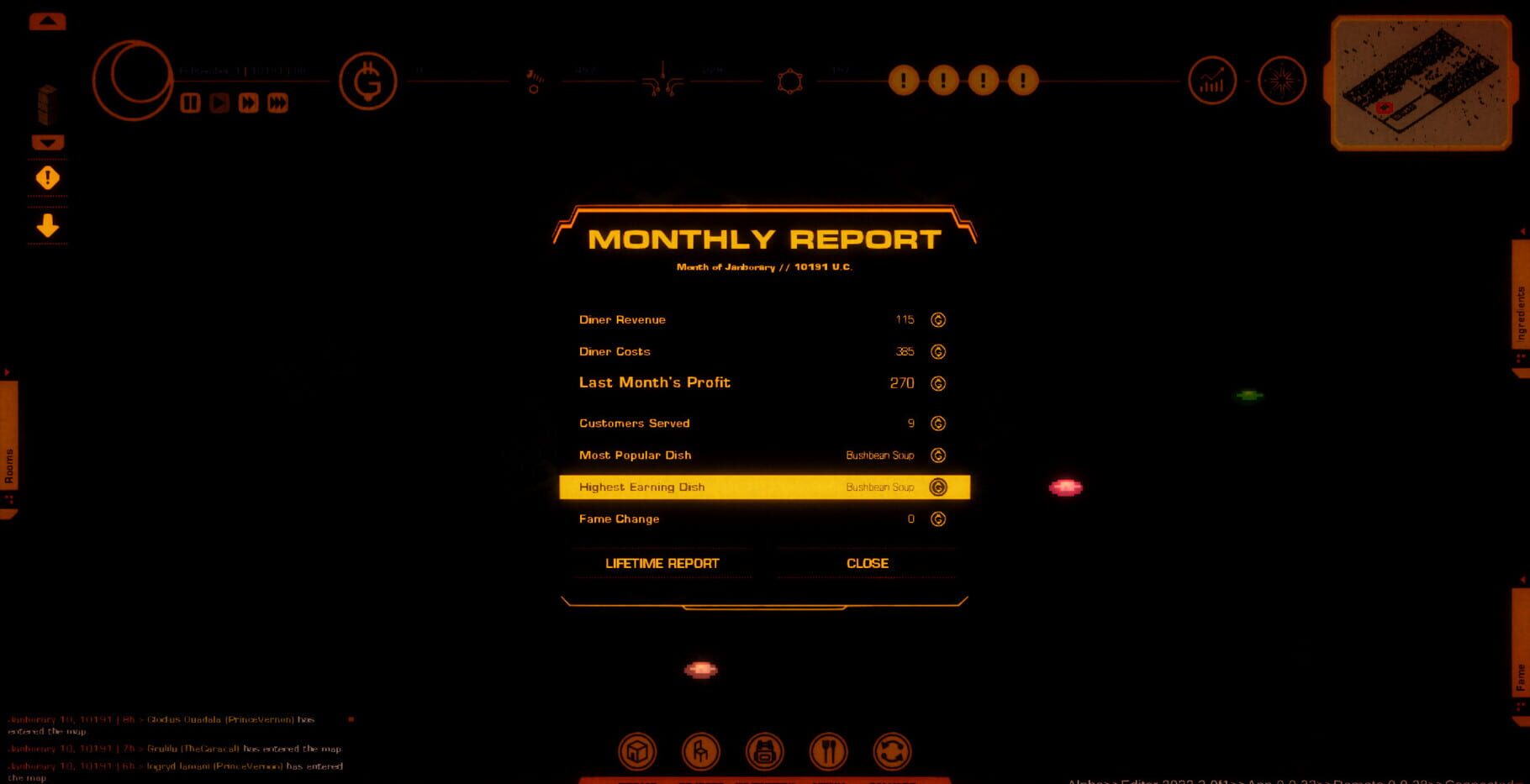
Task: Click the sun-shaped icon near the minimap
Action: click(1280, 81)
